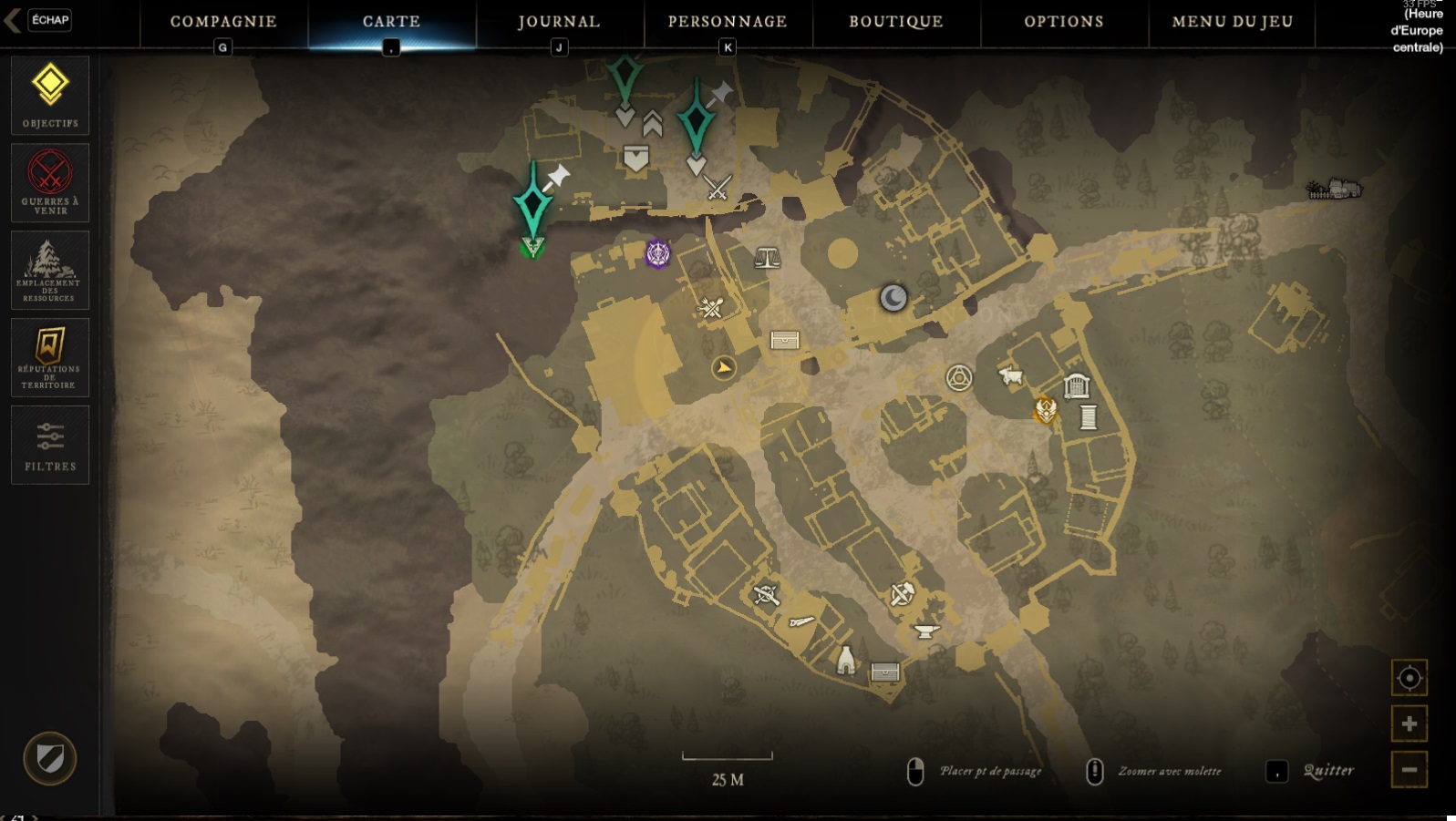This screenshot has height=821, width=1456.
Task: Open Réputations de territoire panel
Action: click(50, 356)
